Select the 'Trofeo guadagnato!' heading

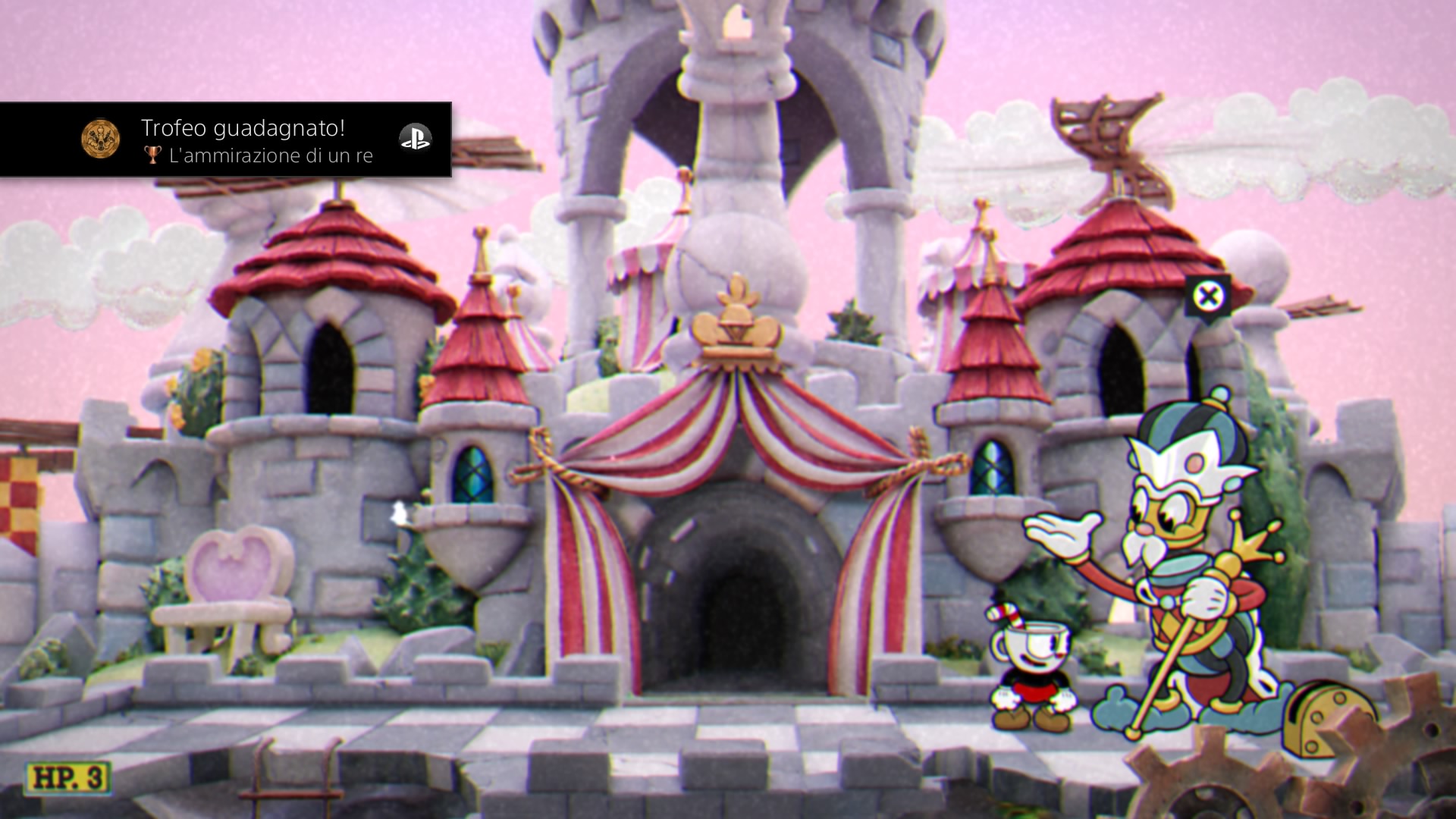pos(243,129)
